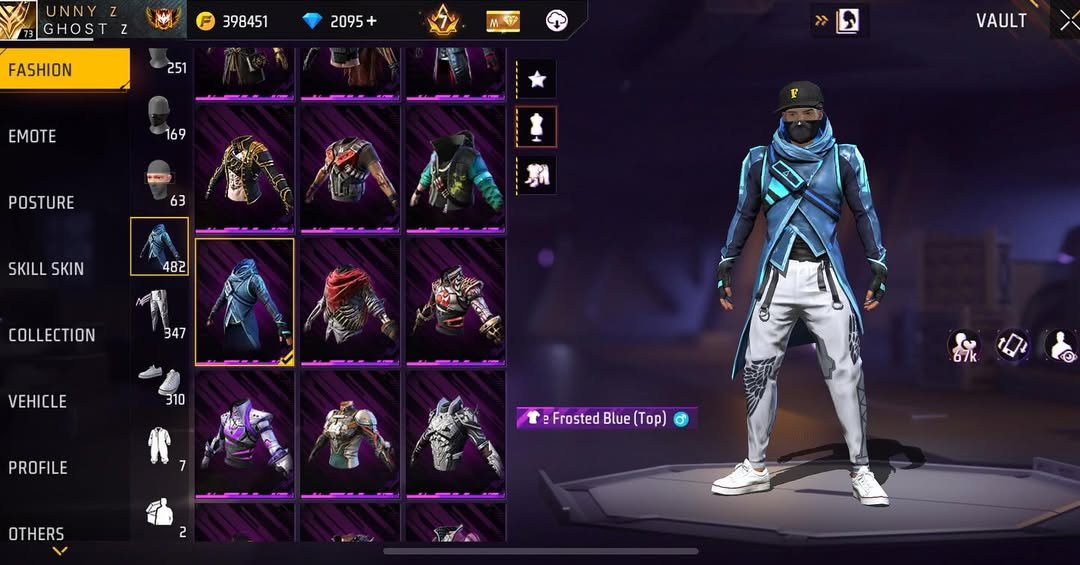
Task: Pick the red hooded scarf top
Action: pyautogui.click(x=350, y=299)
